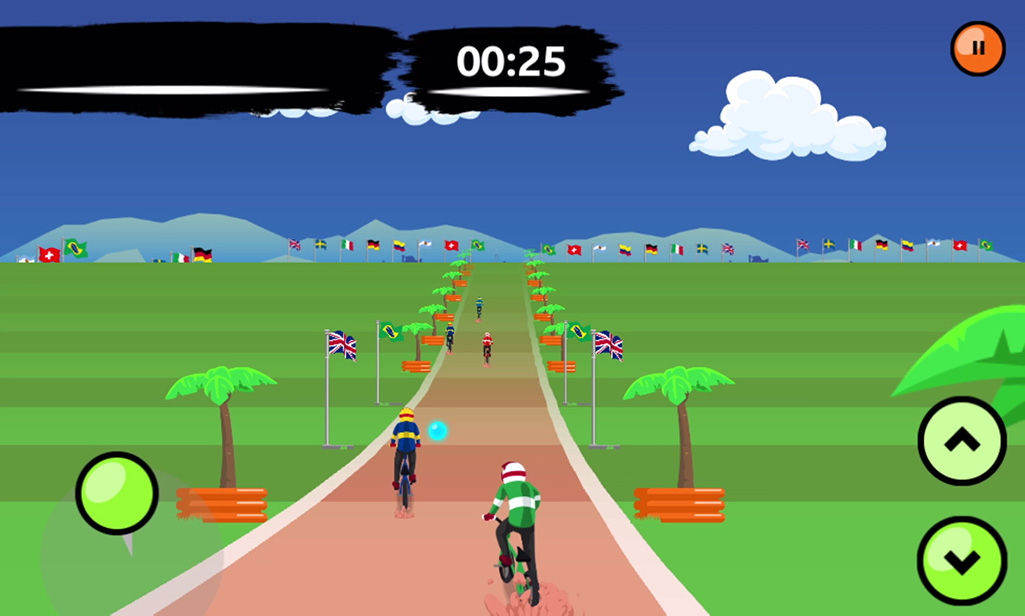Image resolution: width=1025 pixels, height=616 pixels.
Task: Click the green joystick knob
Action: (117, 493)
